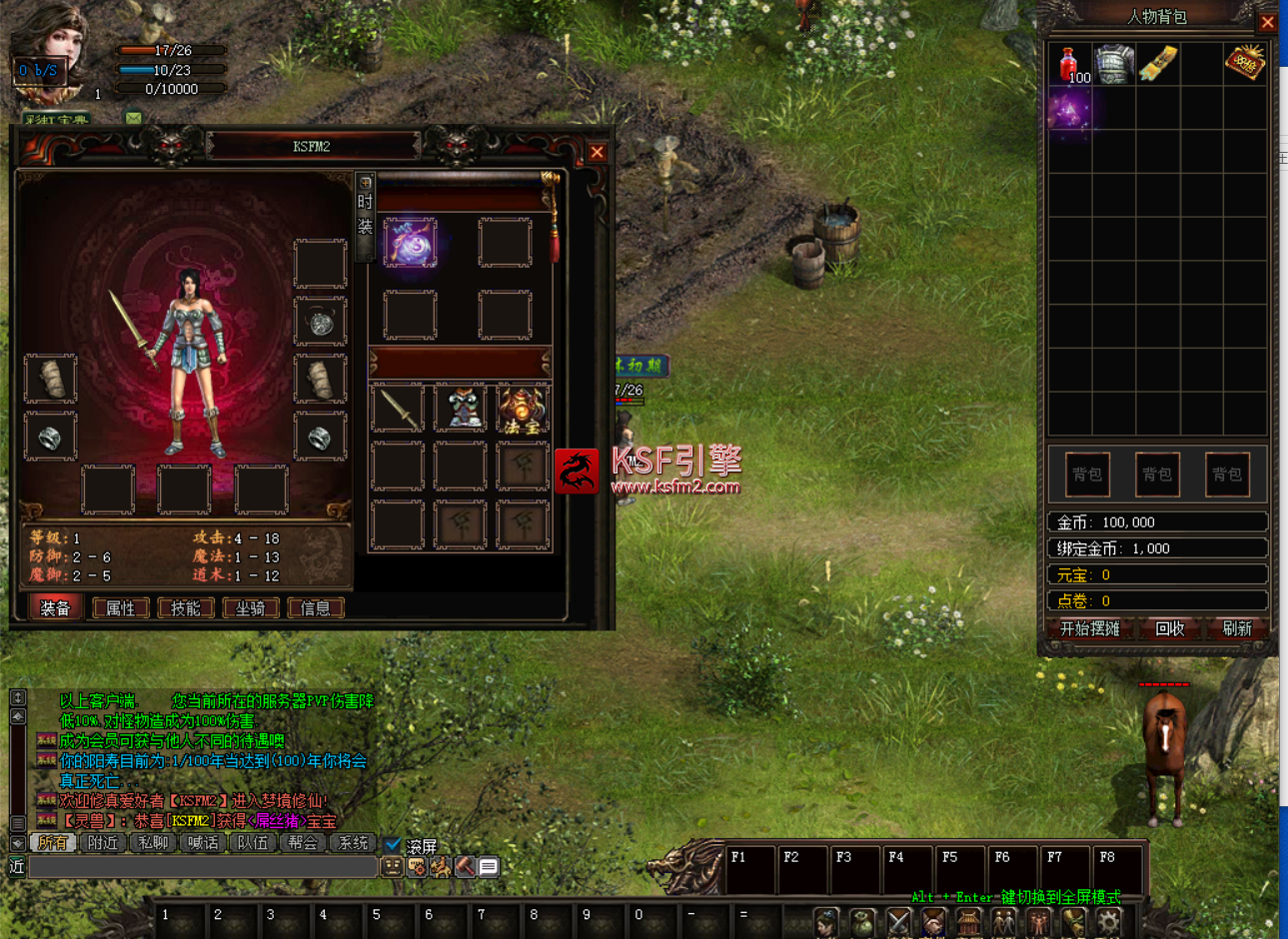Open the 私聊 private chat channel
Viewport: 1288px width, 939px height.
pos(153,842)
